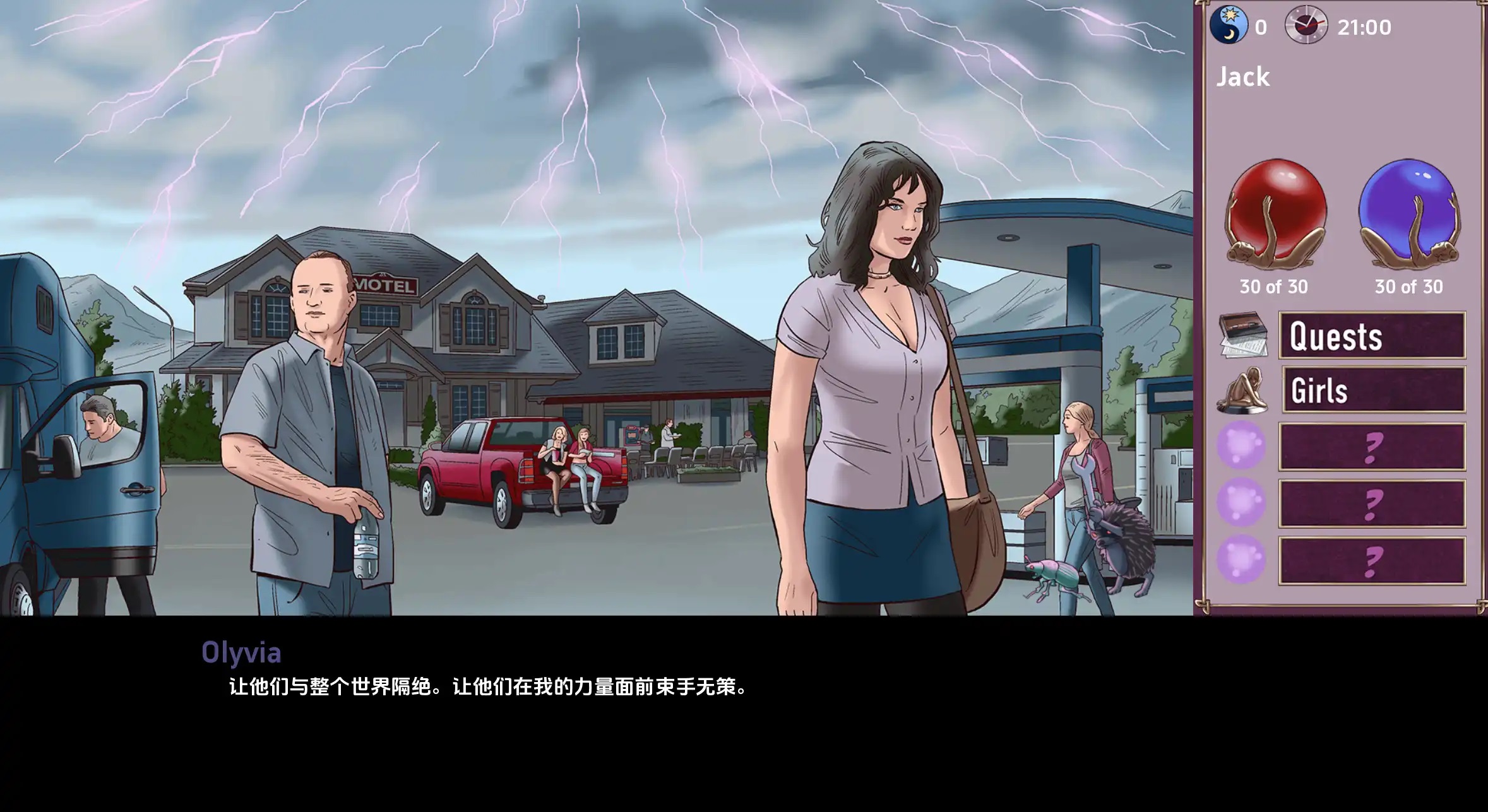Open the Quests panel
Screen dimensions: 1488x812
pyautogui.click(x=1370, y=336)
